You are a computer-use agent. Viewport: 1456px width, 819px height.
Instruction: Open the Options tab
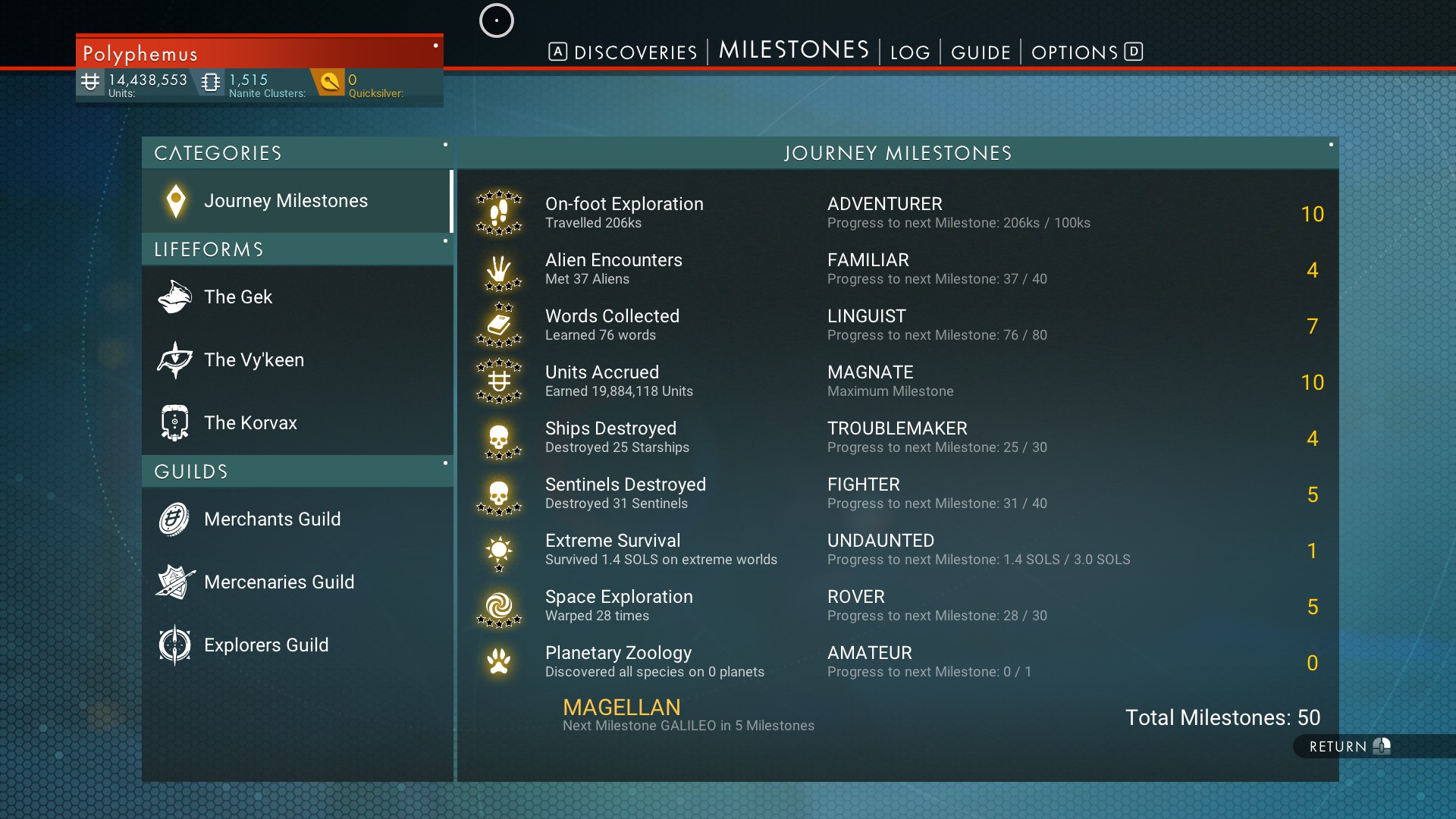pyautogui.click(x=1075, y=52)
